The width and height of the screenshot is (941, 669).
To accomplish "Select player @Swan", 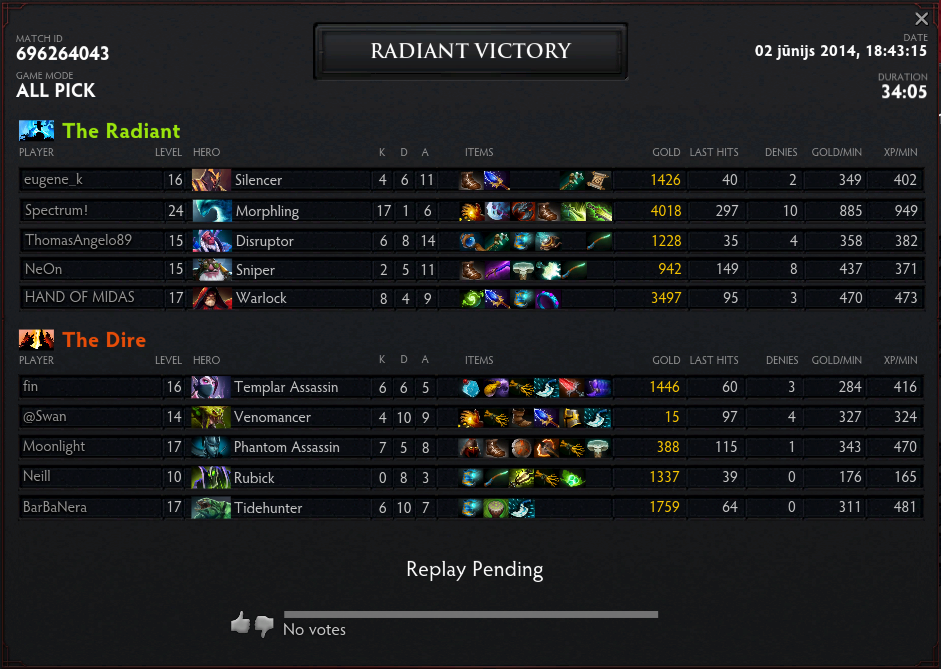I will 46,416.
